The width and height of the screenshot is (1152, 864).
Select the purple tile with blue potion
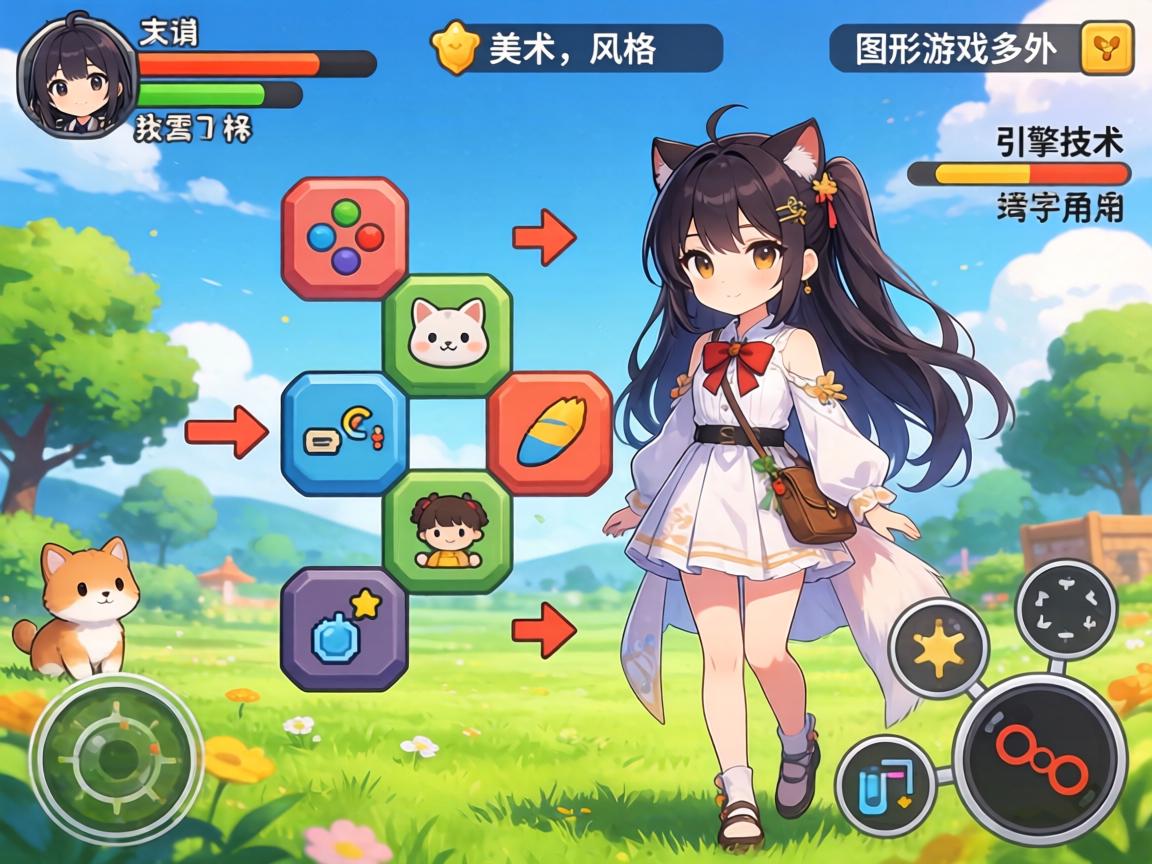pos(345,628)
